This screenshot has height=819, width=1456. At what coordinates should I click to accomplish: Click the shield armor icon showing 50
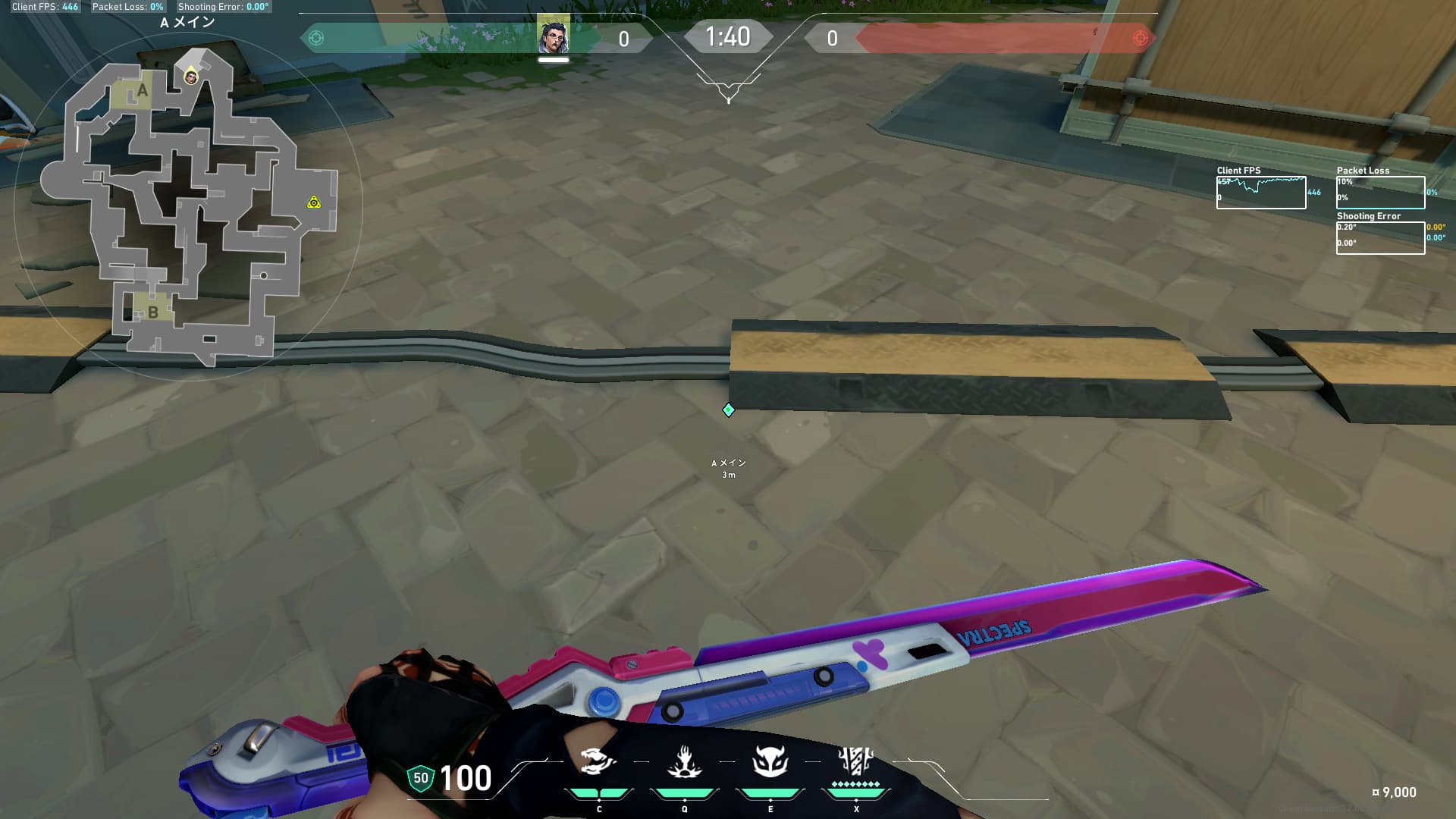tap(420, 778)
